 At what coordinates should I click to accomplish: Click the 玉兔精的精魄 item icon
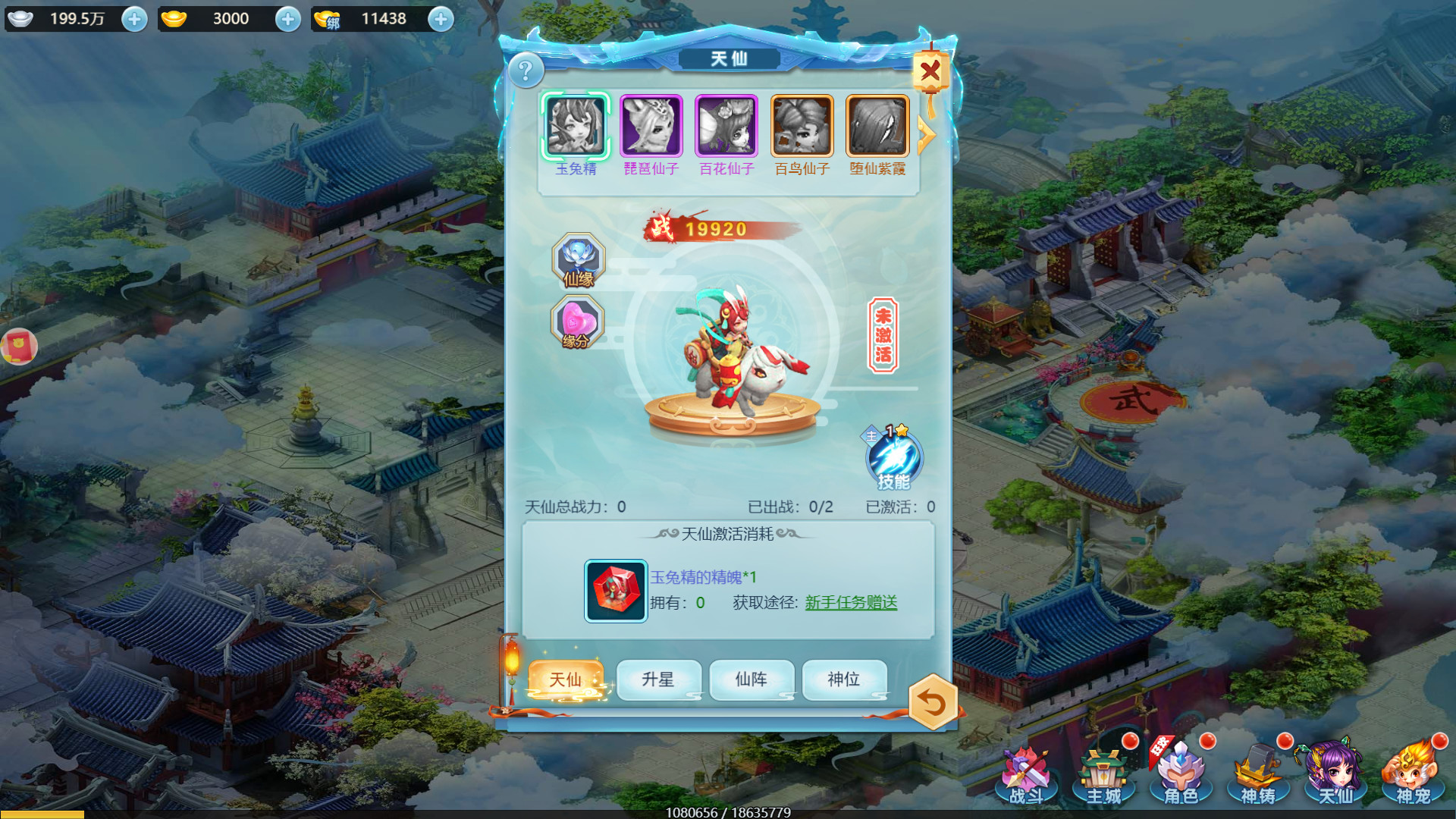pos(615,591)
